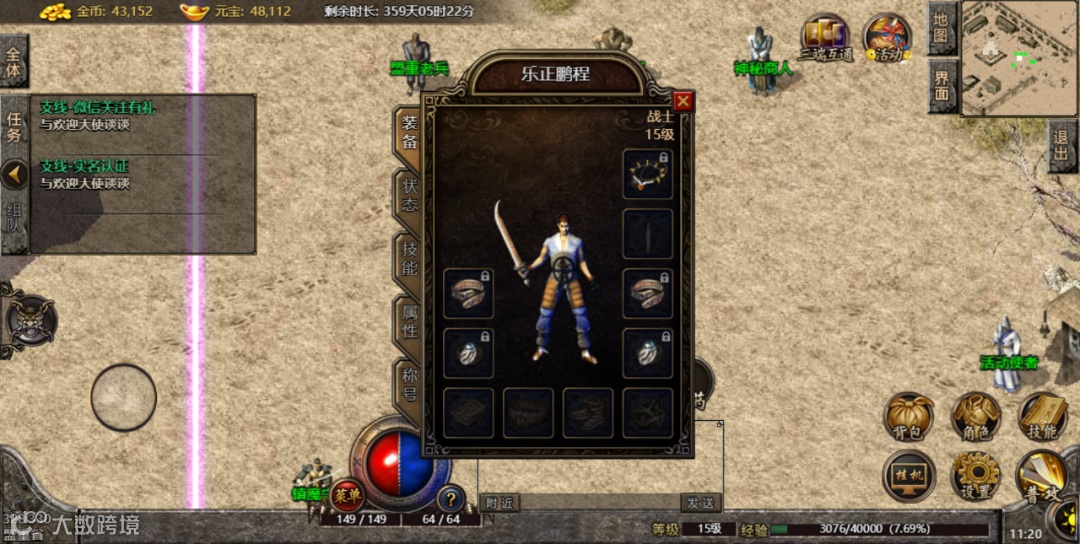Toggle the 界面 interface button
This screenshot has width=1080, height=544.
click(x=942, y=85)
